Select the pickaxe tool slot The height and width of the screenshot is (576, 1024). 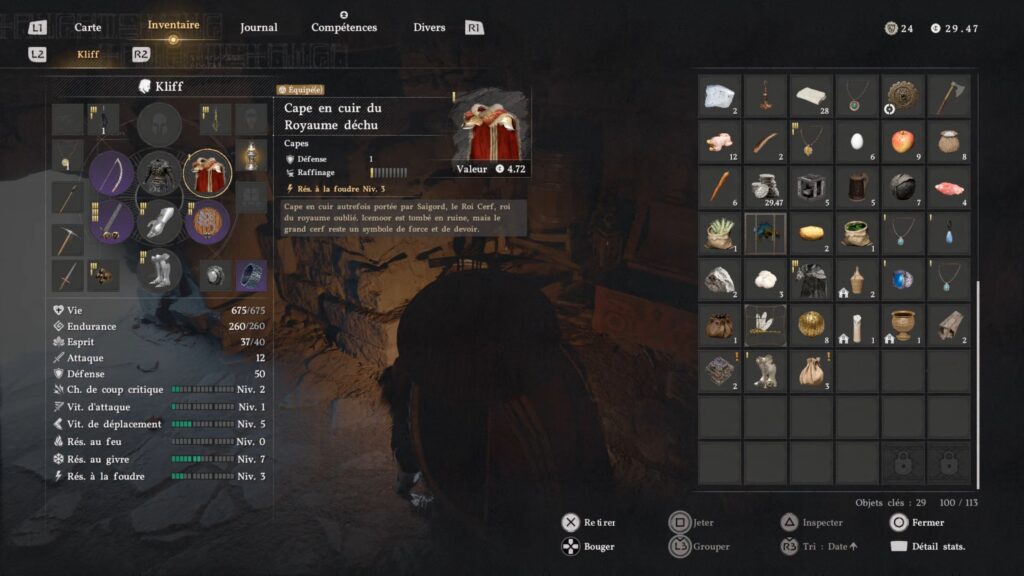tap(68, 239)
